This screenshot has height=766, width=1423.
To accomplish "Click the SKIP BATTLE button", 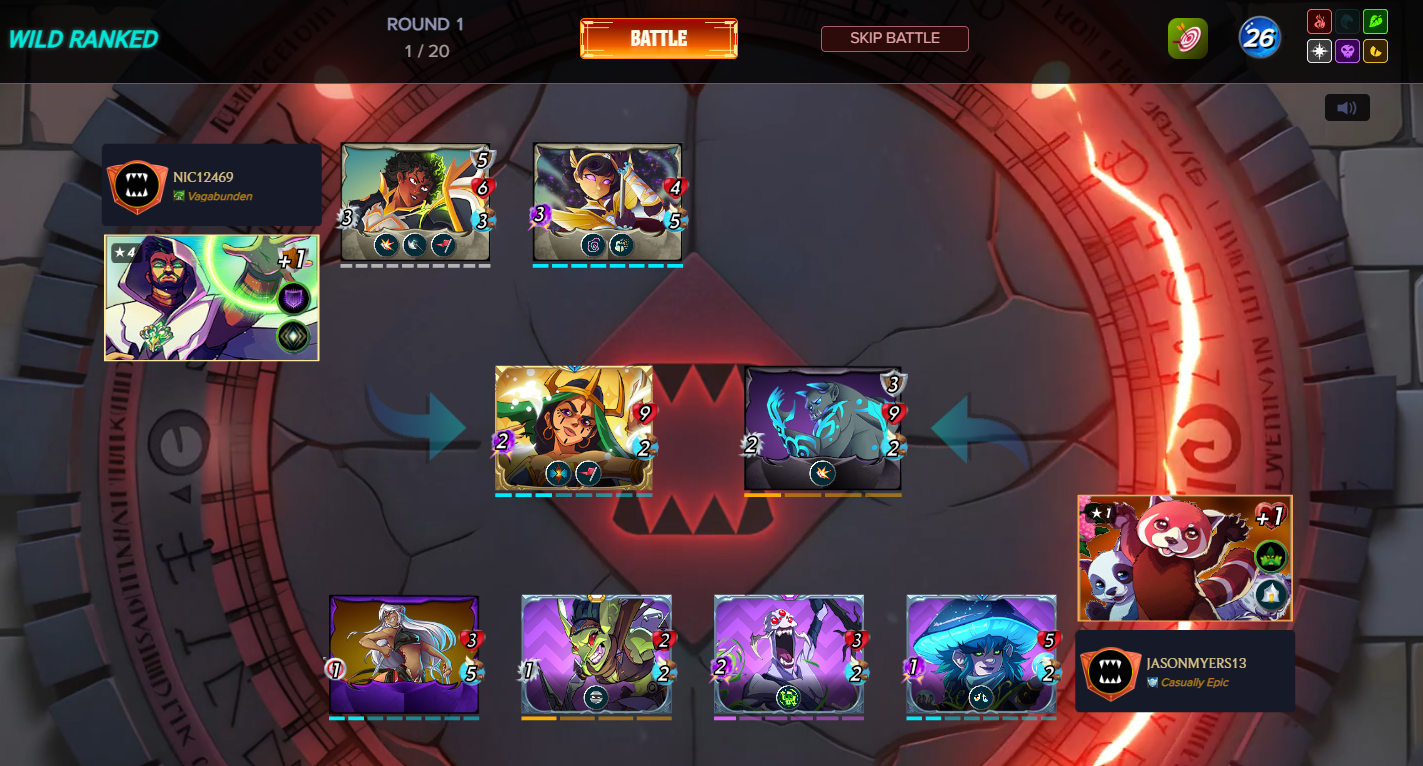I will 894,39.
